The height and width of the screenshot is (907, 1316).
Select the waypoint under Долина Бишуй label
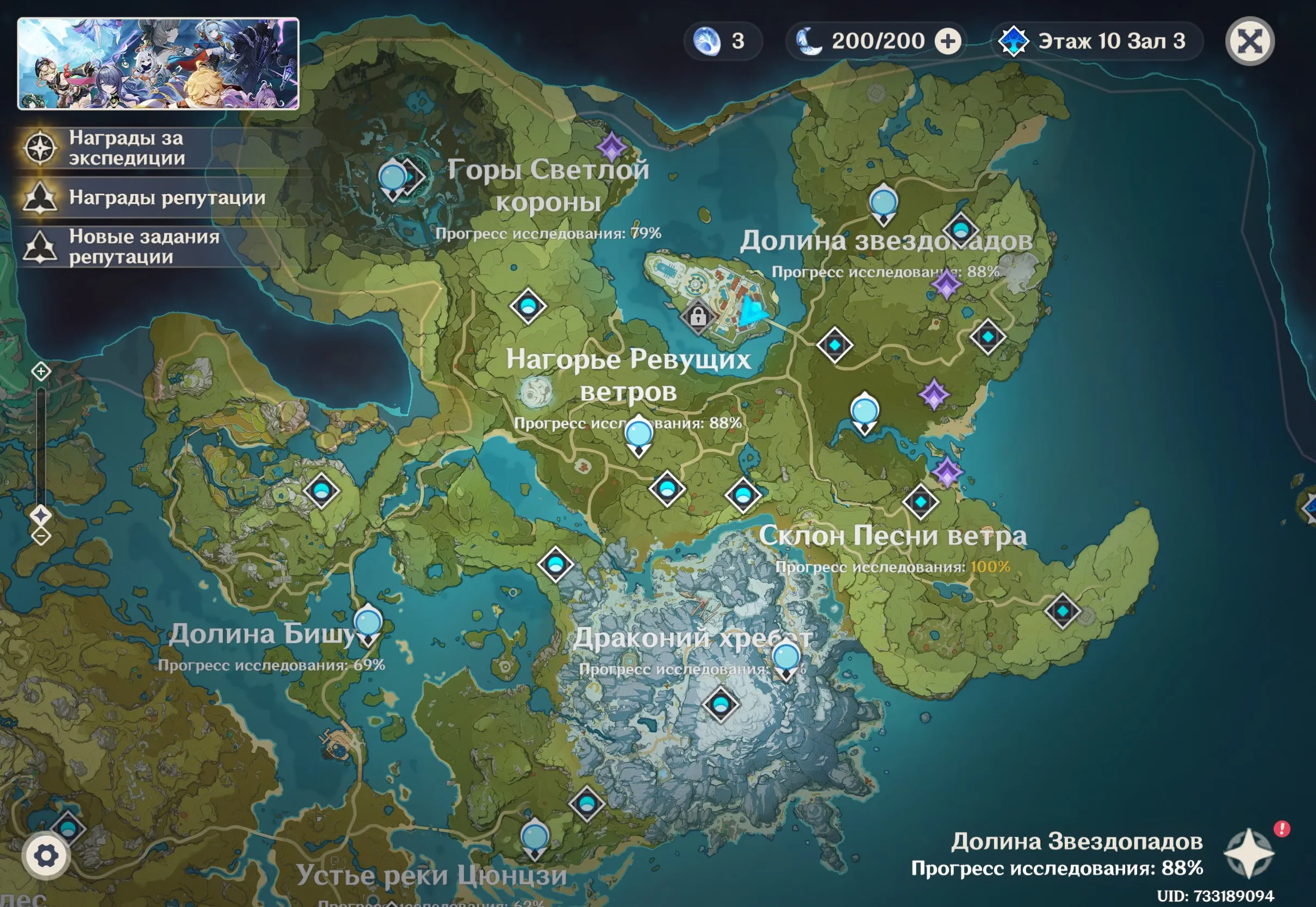(368, 623)
